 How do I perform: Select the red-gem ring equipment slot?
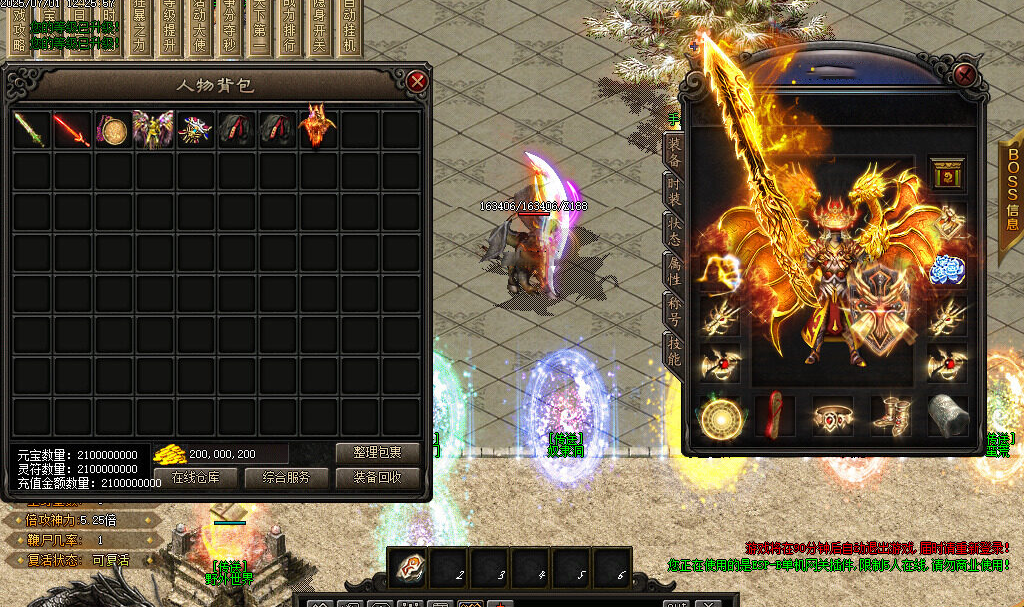coord(832,415)
